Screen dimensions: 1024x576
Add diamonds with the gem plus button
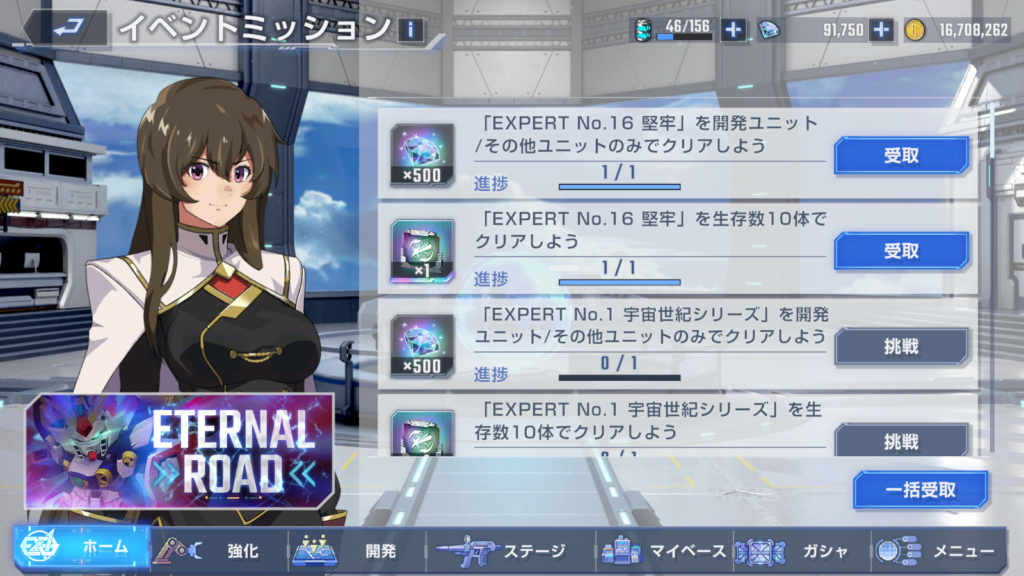(x=881, y=30)
